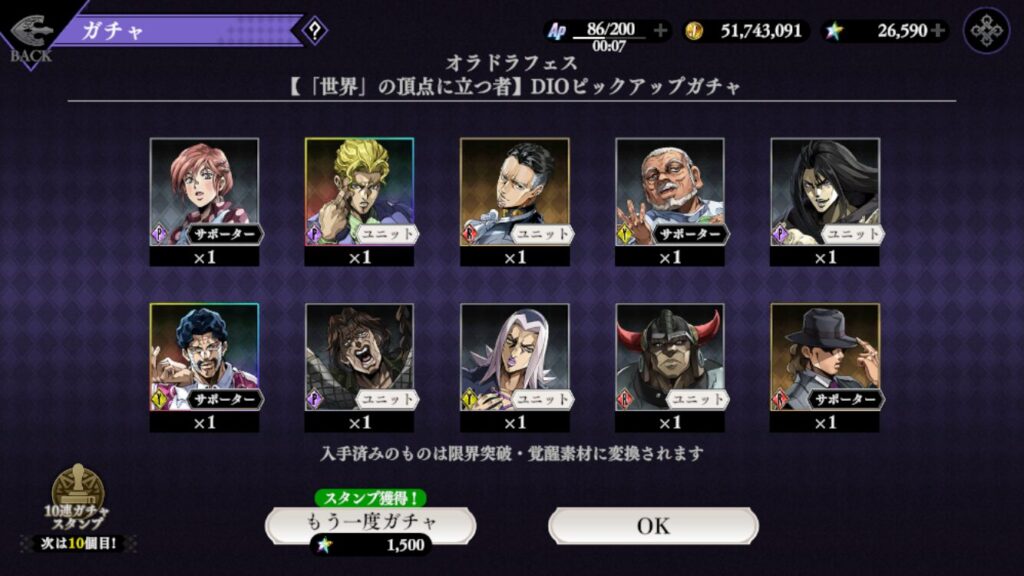The width and height of the screenshot is (1024, 576).
Task: Select the curly-haired mustached supporter card
Action: click(x=204, y=357)
